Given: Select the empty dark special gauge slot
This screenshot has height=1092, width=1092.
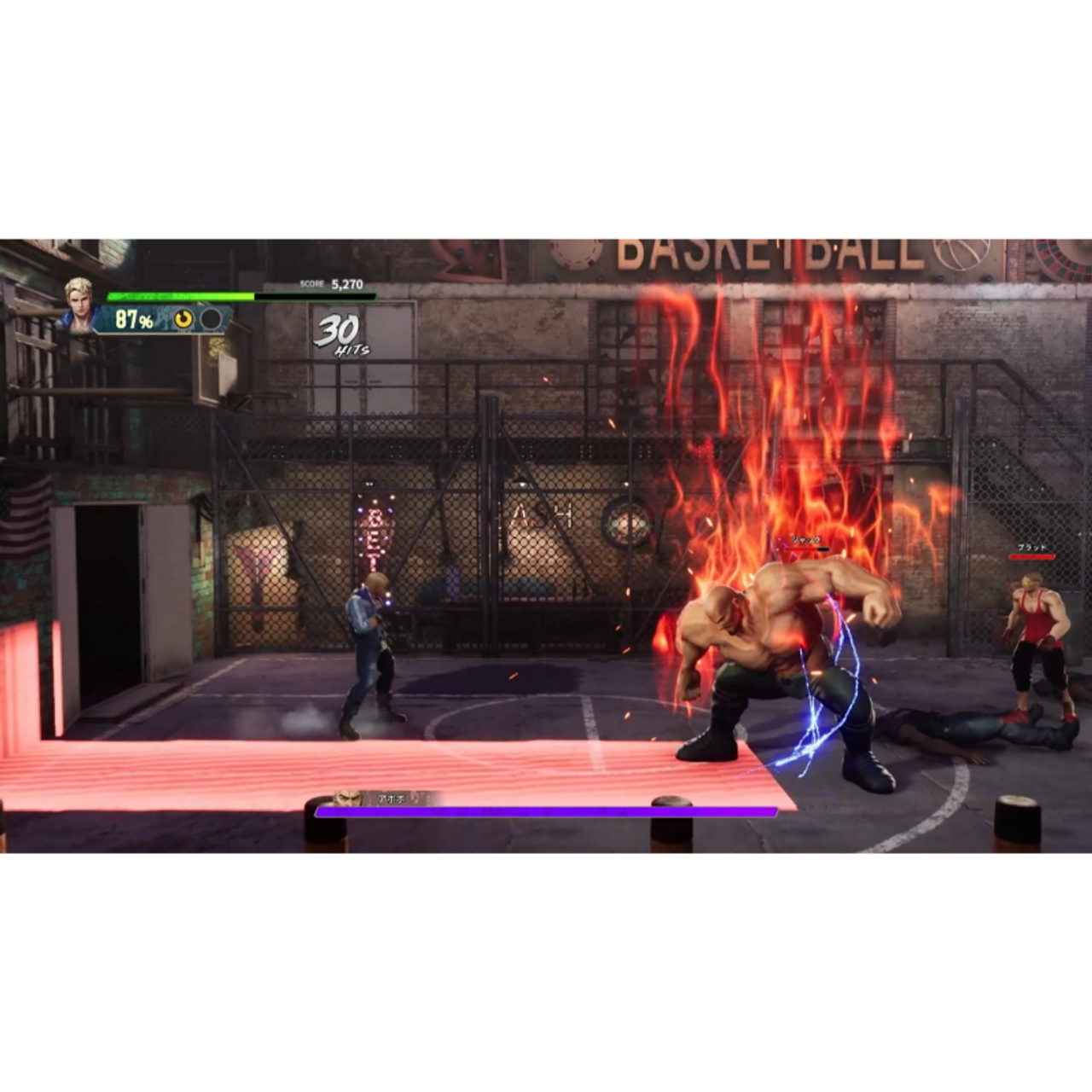Looking at the screenshot, I should [211, 319].
